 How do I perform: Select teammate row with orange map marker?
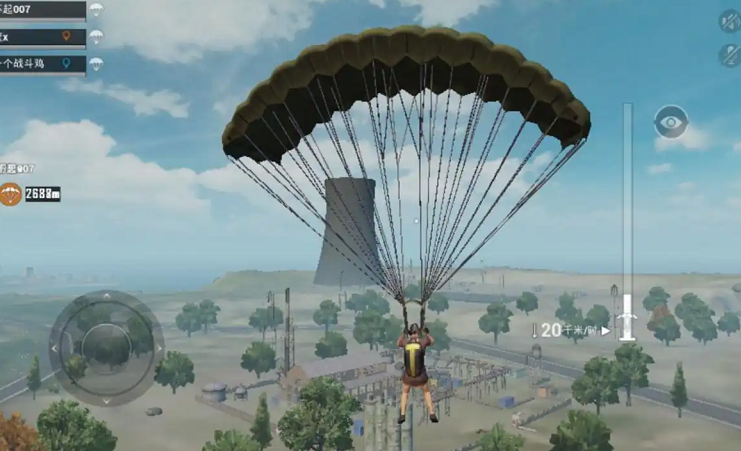coord(42,37)
